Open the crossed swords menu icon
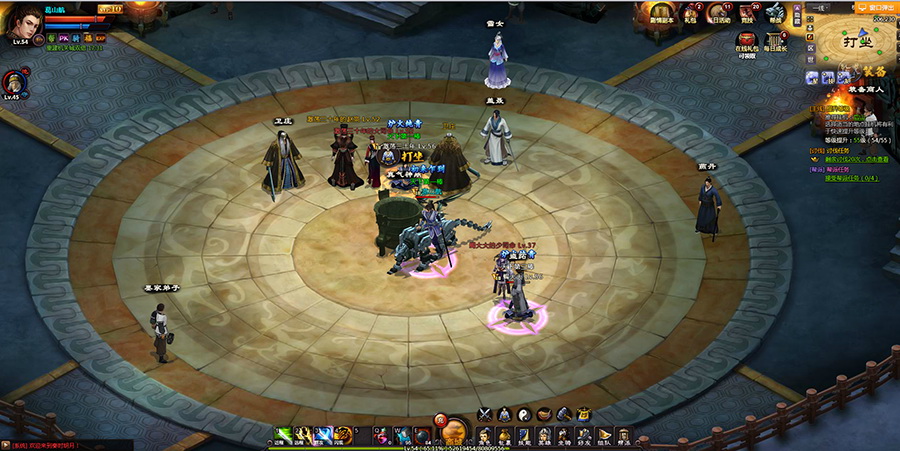 [x=485, y=414]
